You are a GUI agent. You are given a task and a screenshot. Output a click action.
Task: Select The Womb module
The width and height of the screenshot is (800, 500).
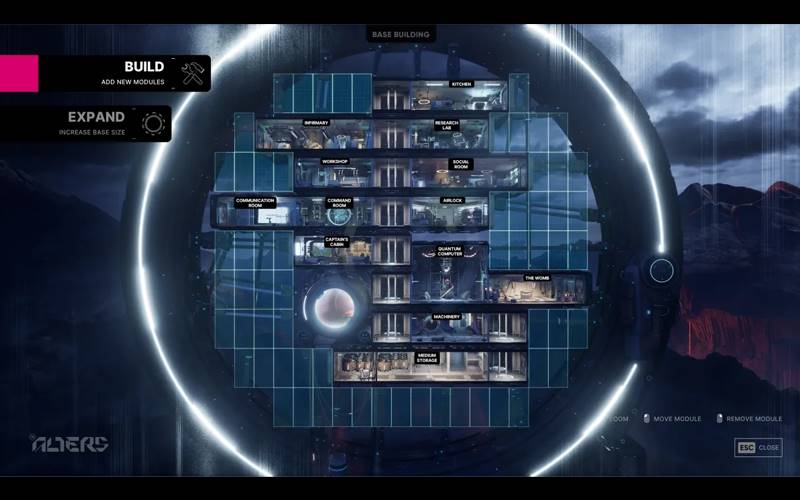pyautogui.click(x=535, y=288)
